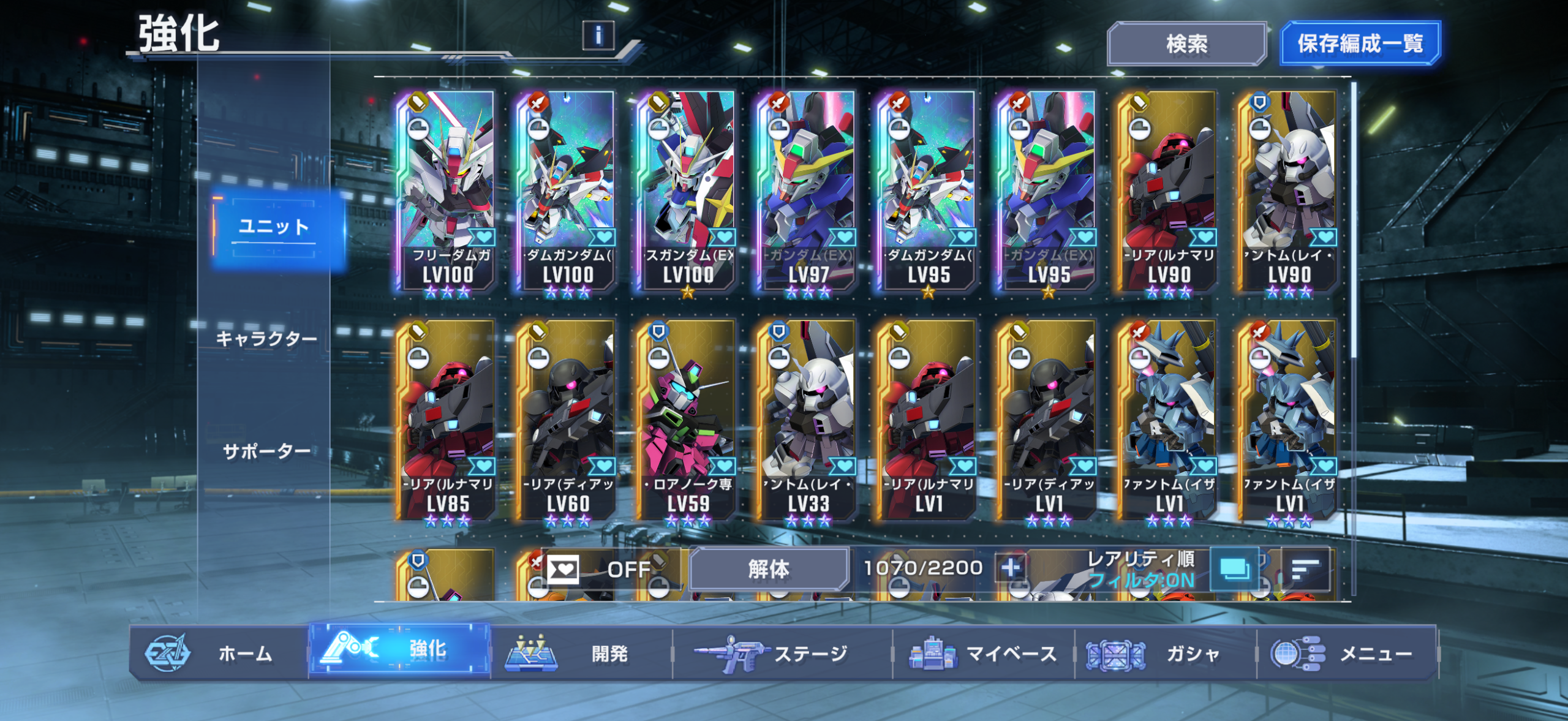Switch to the サポーター tab
Image resolution: width=1568 pixels, height=721 pixels.
[x=266, y=451]
